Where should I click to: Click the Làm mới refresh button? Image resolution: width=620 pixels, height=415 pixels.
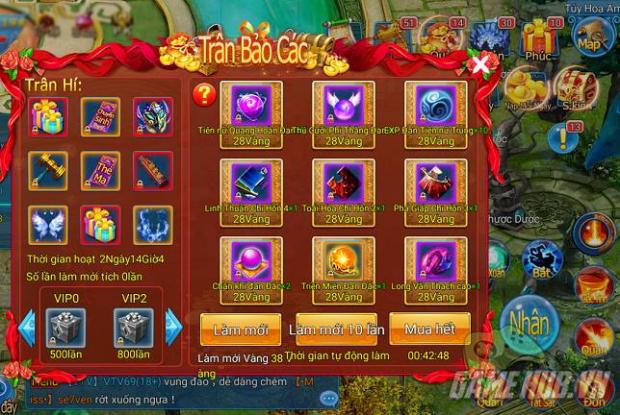[x=239, y=329]
